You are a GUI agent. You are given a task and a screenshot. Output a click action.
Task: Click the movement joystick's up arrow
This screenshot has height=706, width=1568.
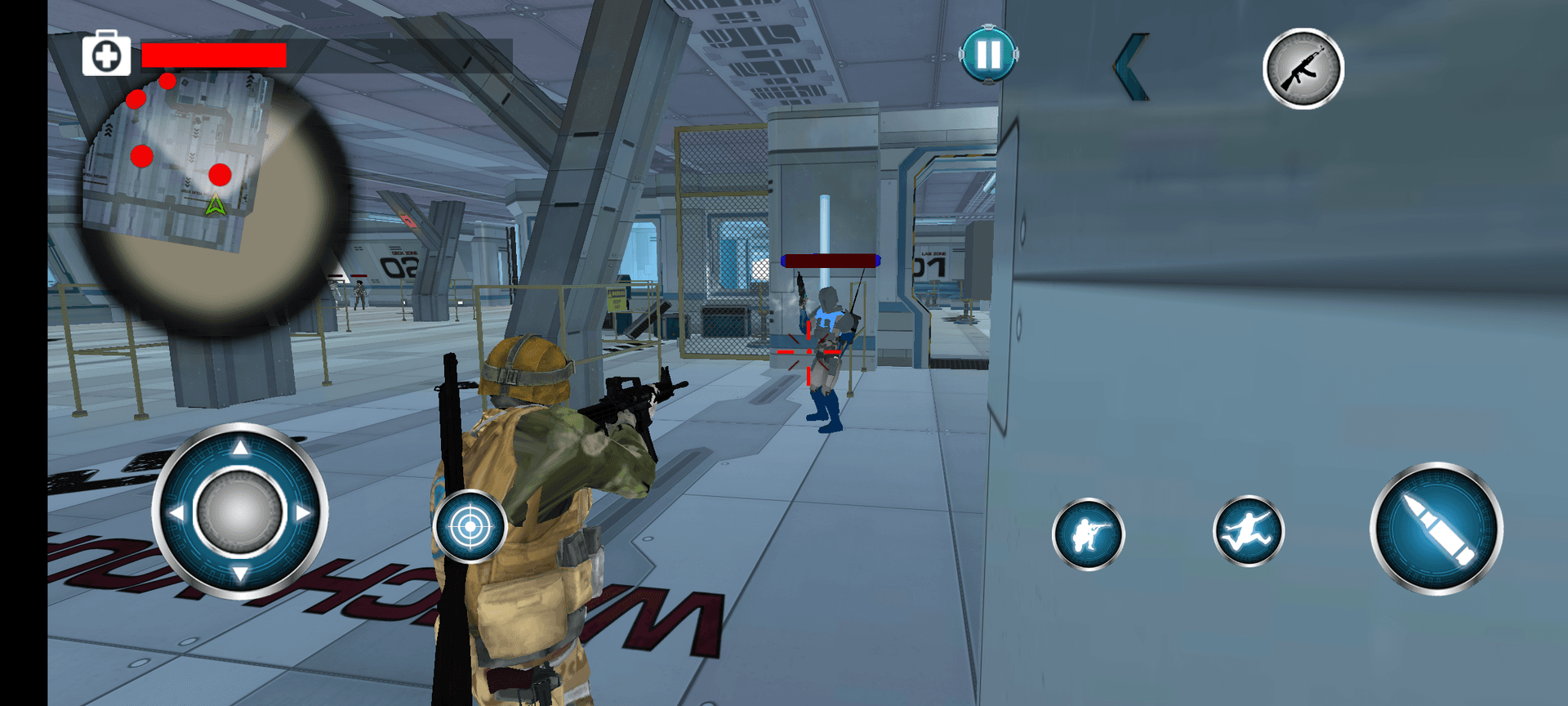(240, 448)
